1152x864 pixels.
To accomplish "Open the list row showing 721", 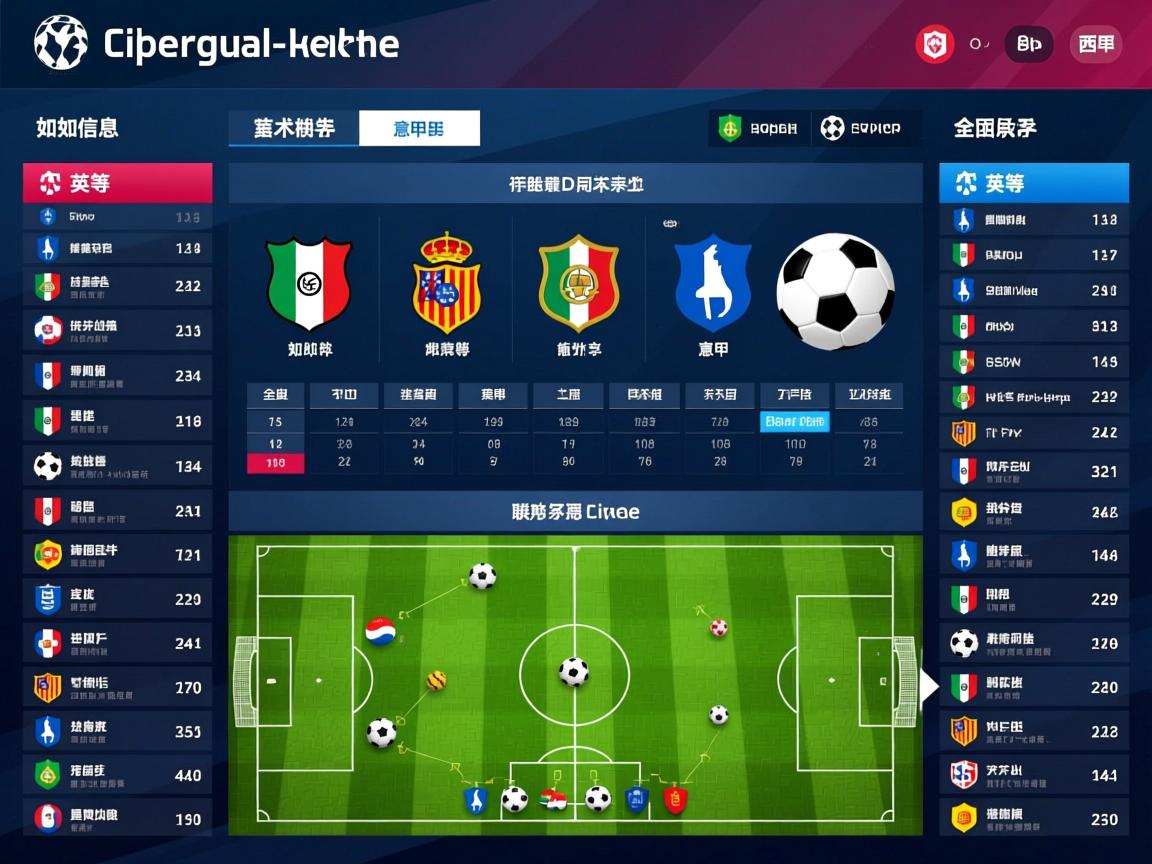I will [118, 554].
